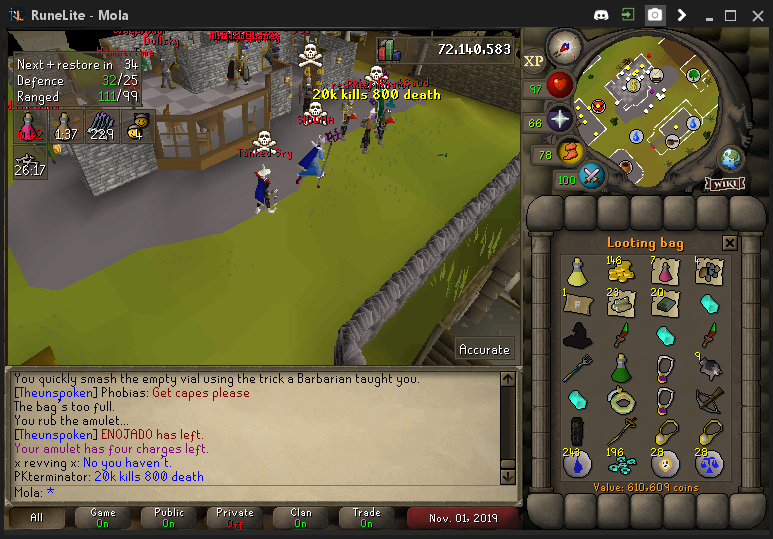Screen dimensions: 773x539
Task: Open the world map globe
Action: [731, 159]
